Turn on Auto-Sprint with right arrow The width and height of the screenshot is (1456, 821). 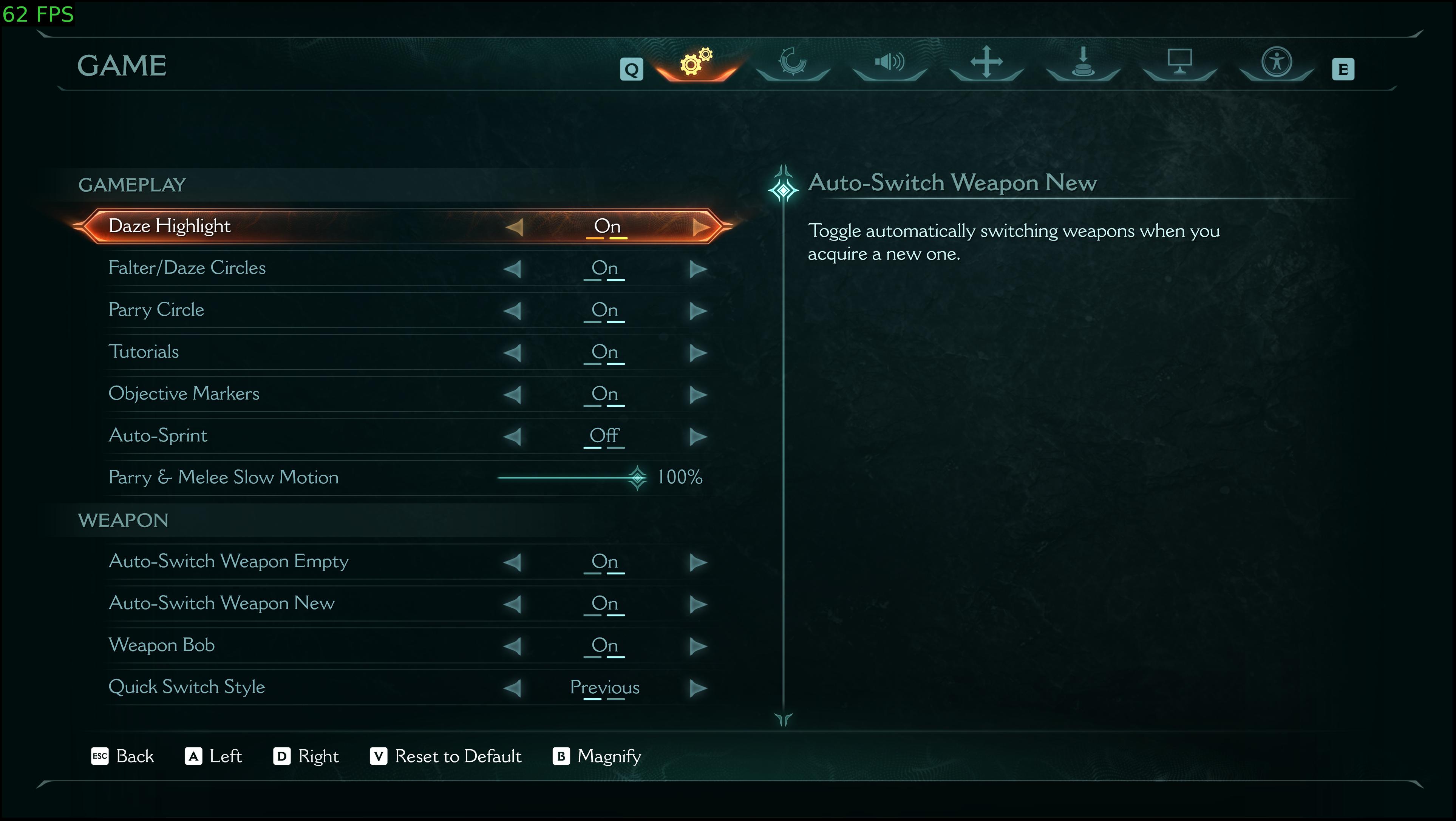pos(699,436)
